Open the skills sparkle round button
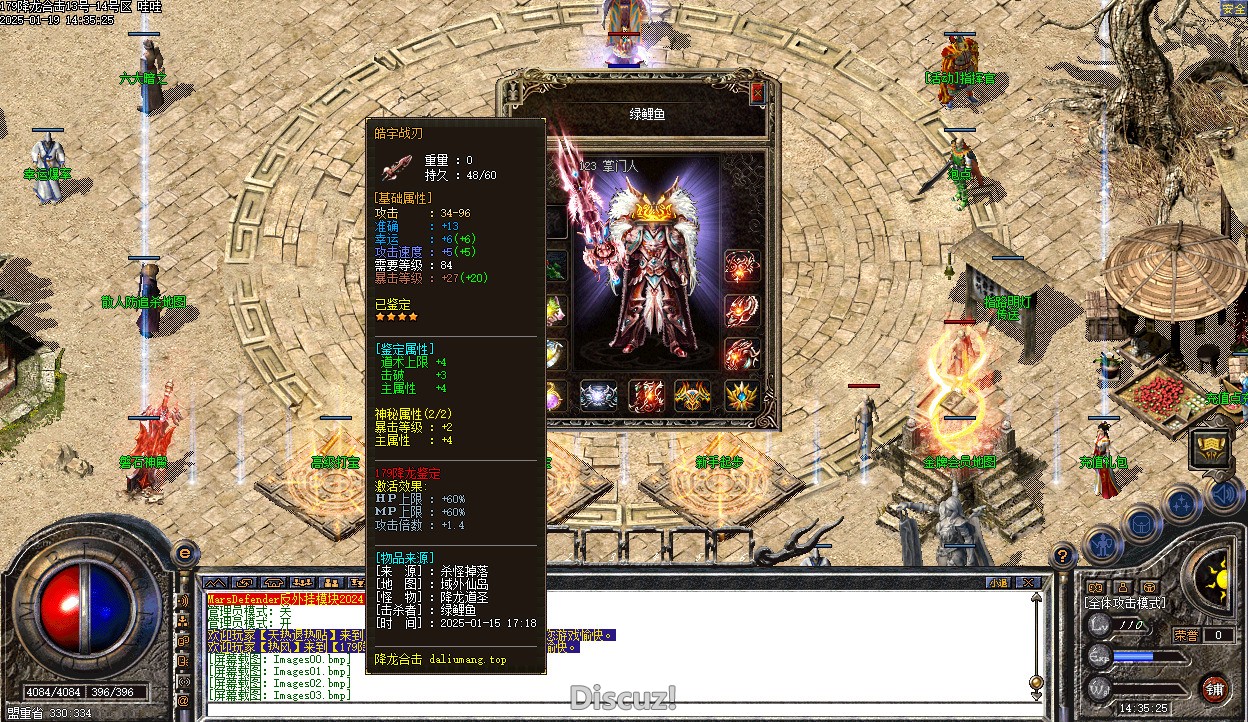The width and height of the screenshot is (1248, 722). 1181,503
